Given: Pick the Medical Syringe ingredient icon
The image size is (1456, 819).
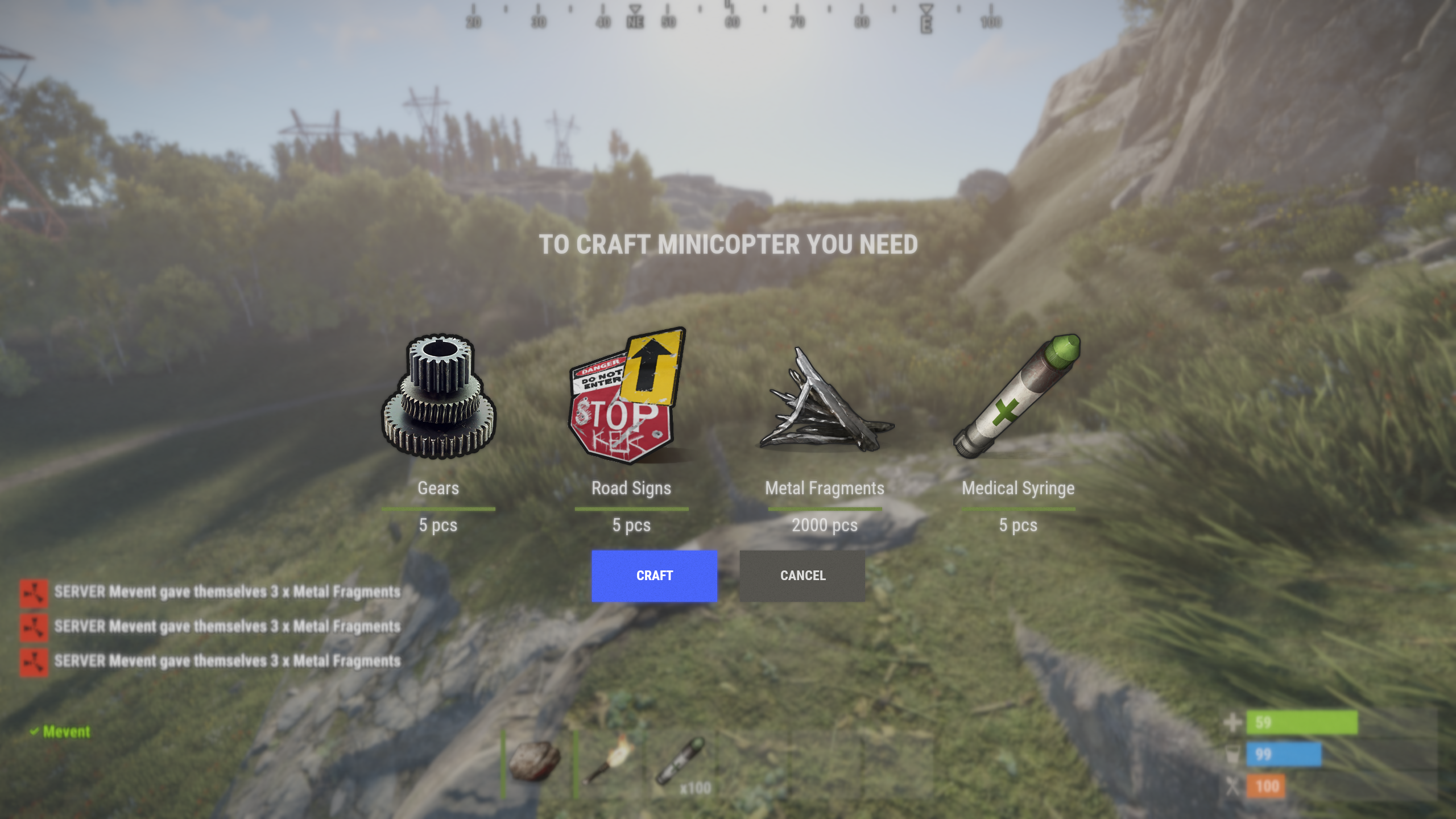Looking at the screenshot, I should click(1017, 396).
